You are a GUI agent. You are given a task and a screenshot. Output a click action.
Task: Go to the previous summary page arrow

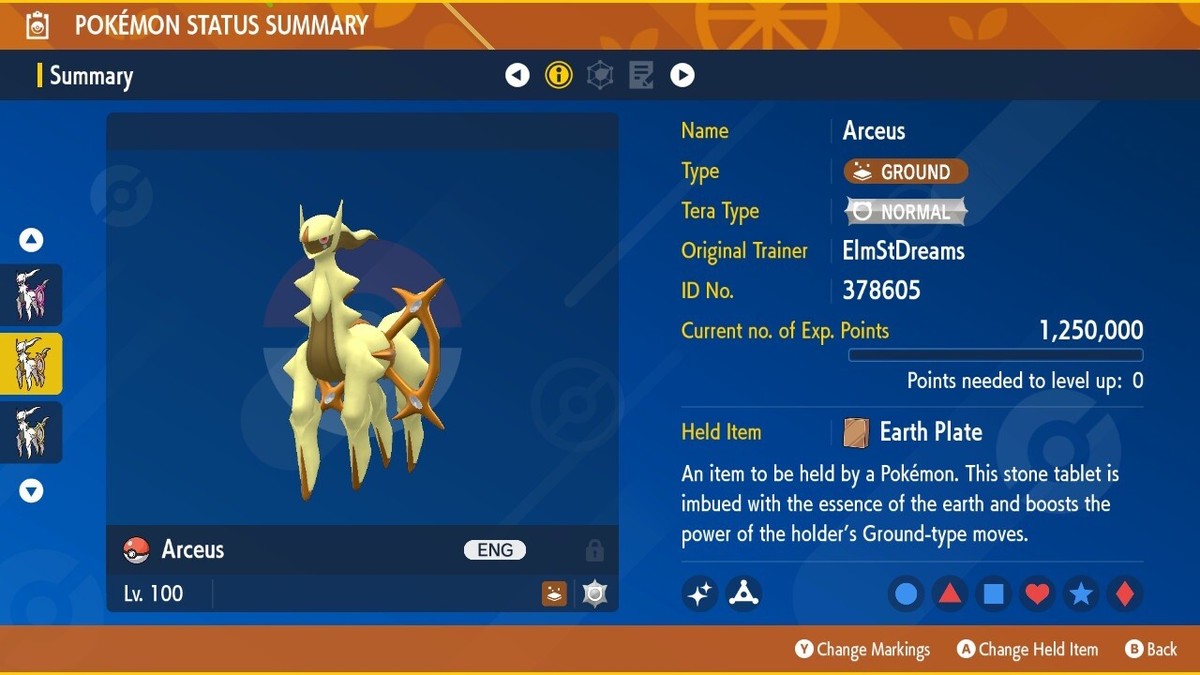(517, 75)
